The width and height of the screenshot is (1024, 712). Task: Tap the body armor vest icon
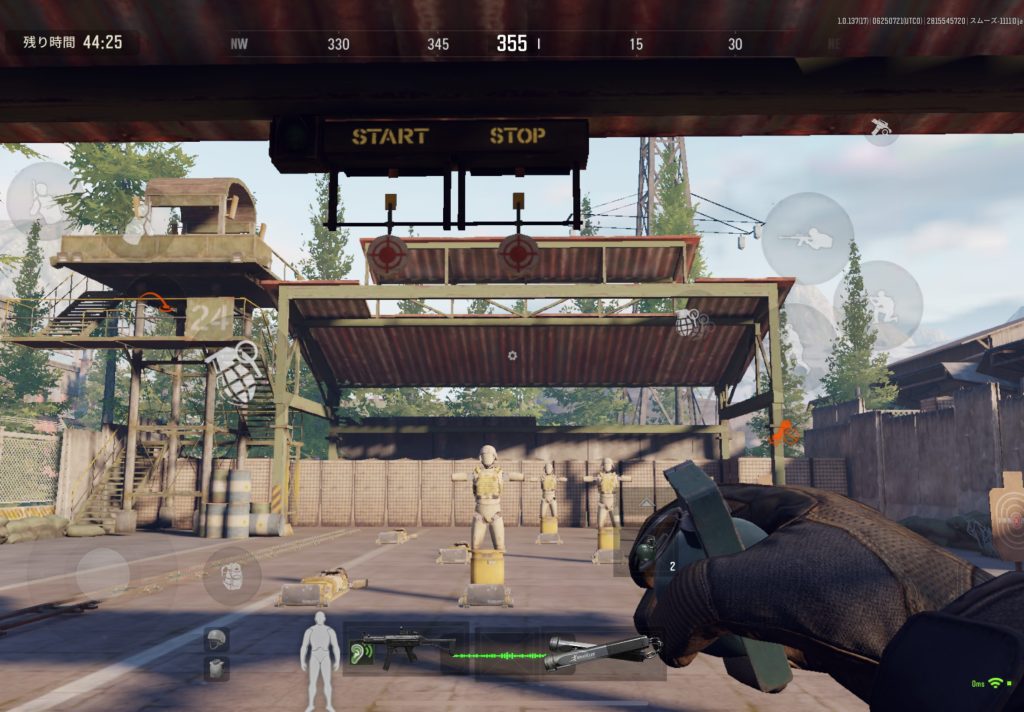point(216,668)
